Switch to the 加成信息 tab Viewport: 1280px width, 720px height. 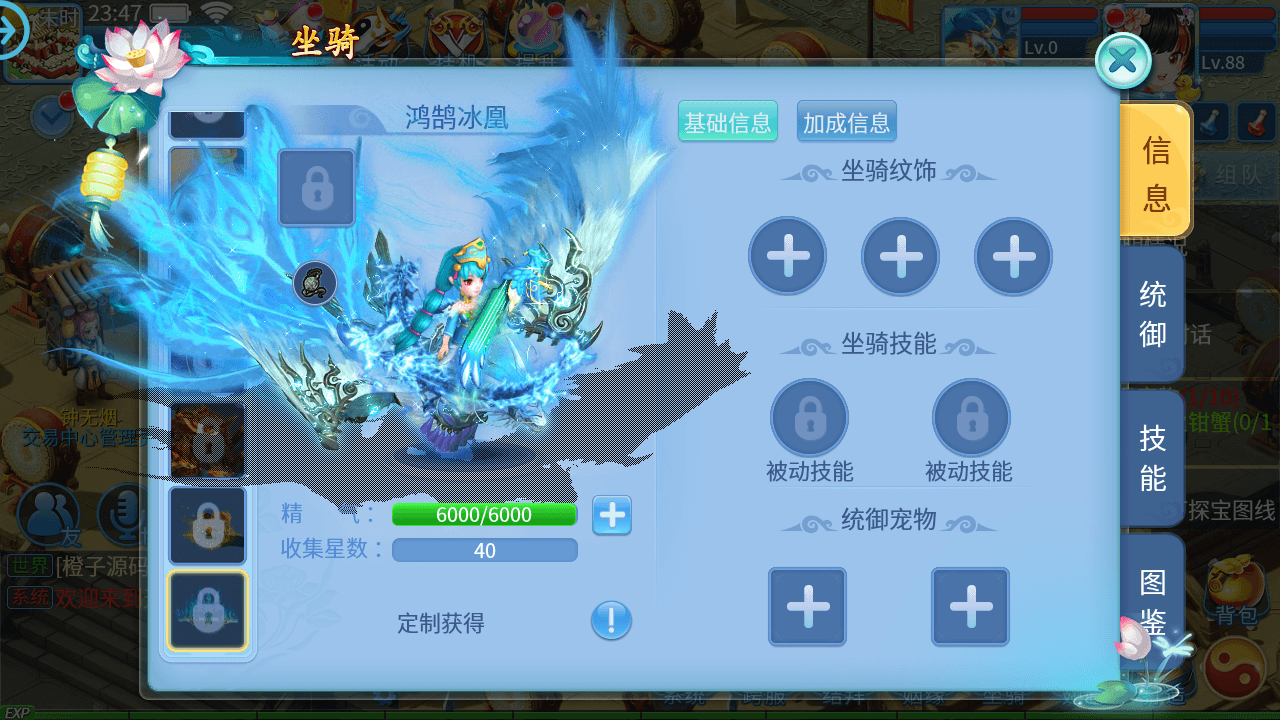(x=846, y=120)
